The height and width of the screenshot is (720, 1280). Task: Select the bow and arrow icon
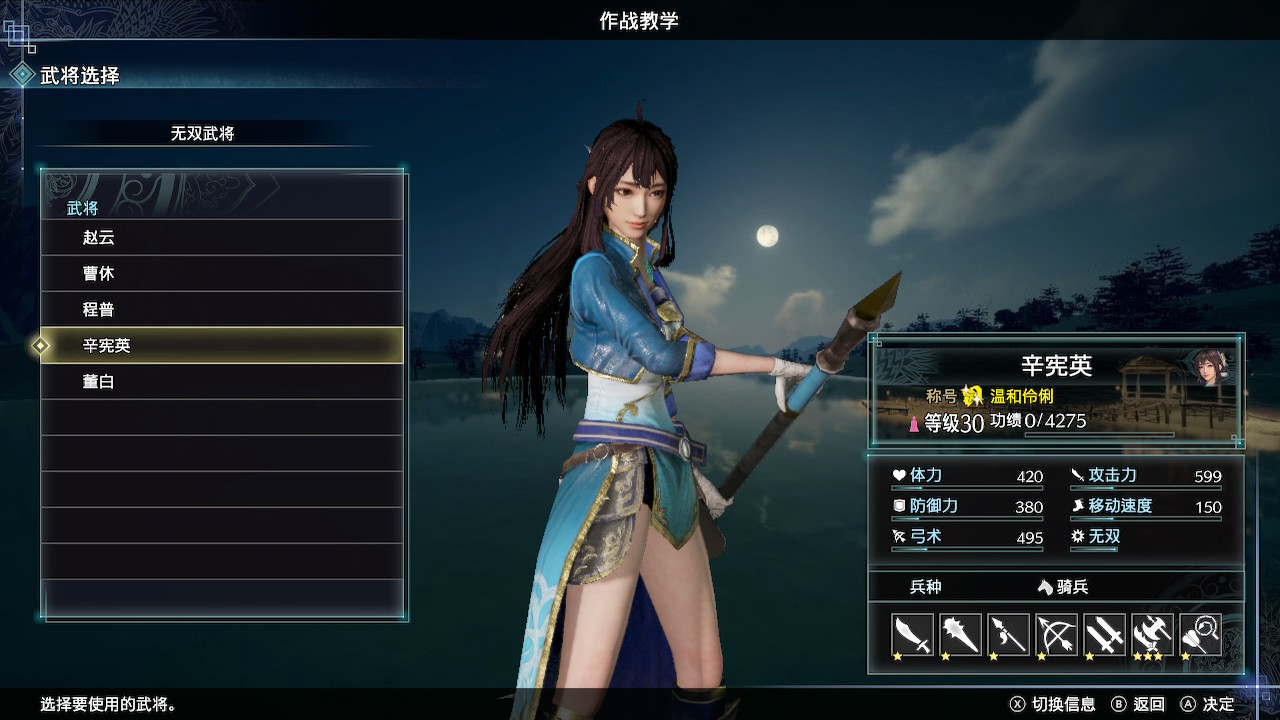(1056, 634)
